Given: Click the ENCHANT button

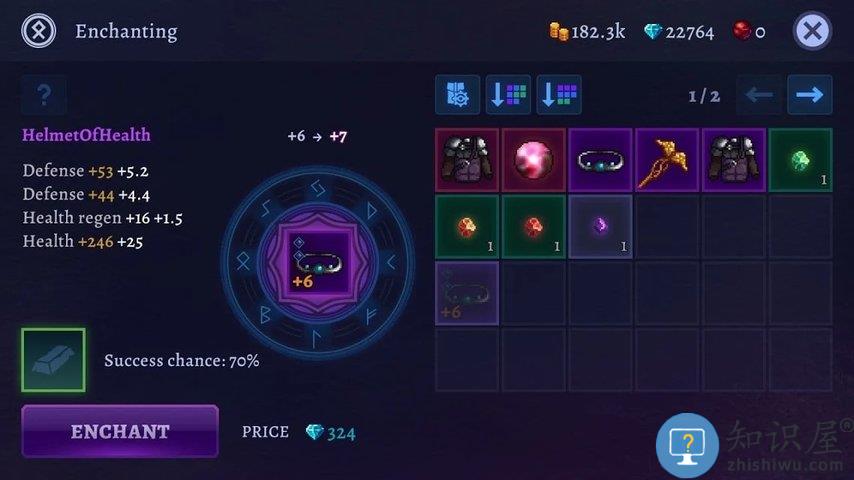Looking at the screenshot, I should 120,431.
